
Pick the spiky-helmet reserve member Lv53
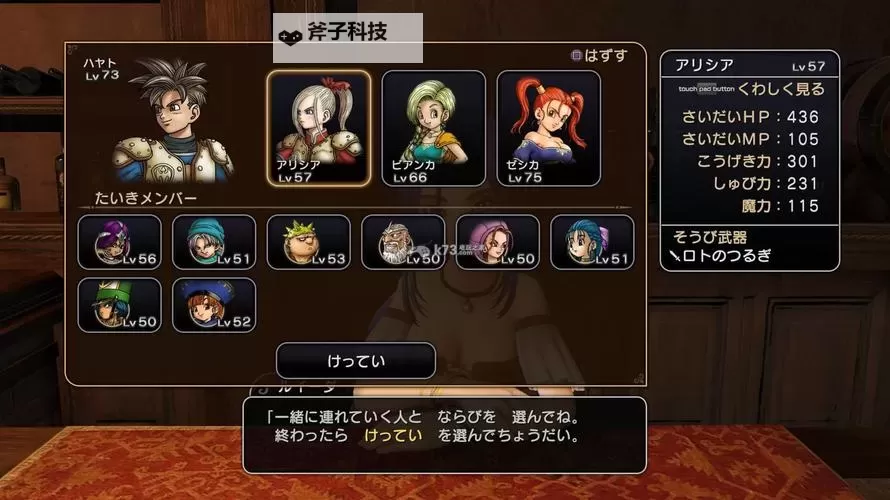[x=309, y=242]
